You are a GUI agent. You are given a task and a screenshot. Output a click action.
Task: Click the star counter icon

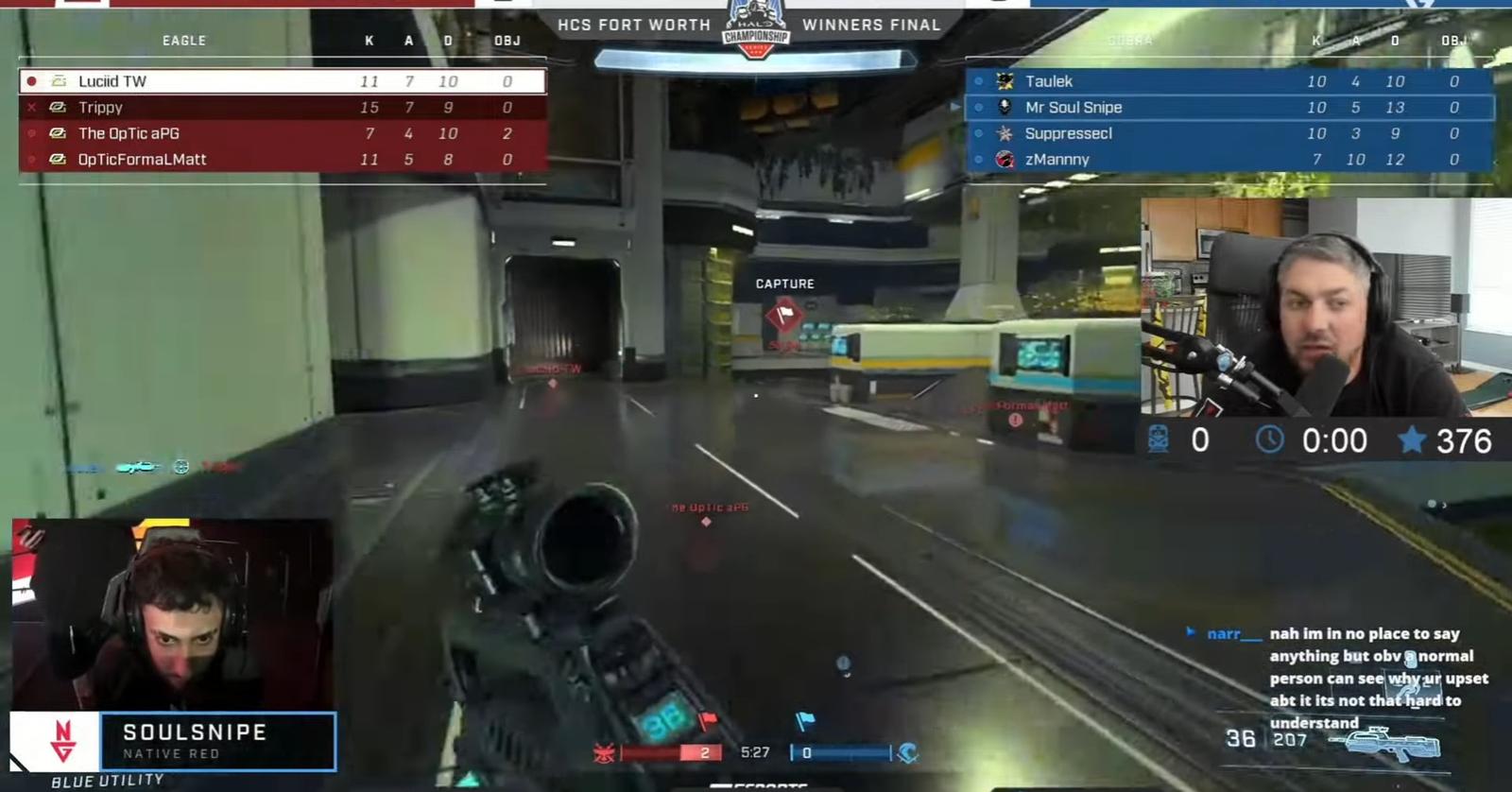click(x=1412, y=440)
